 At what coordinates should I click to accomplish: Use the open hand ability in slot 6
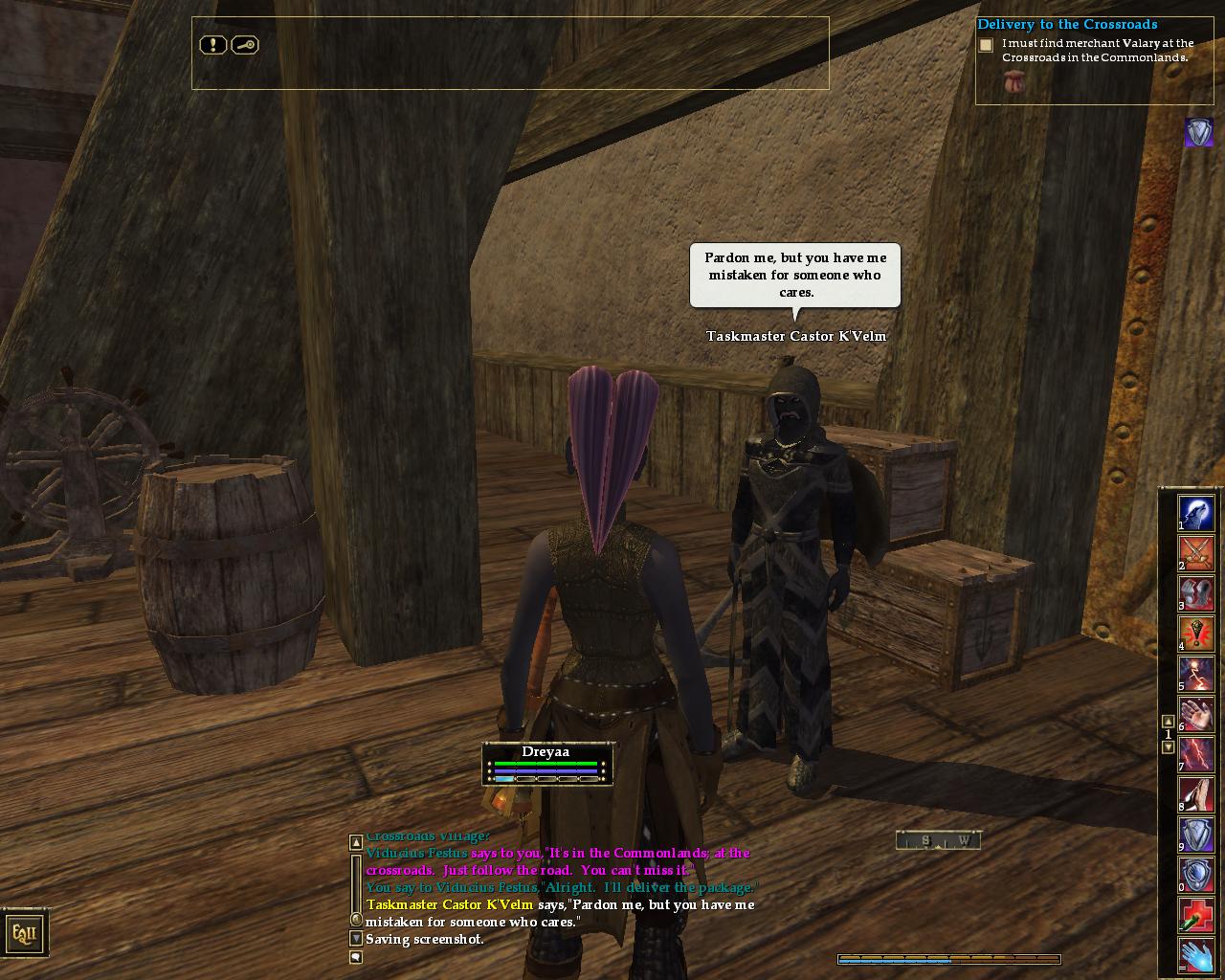tap(1196, 714)
